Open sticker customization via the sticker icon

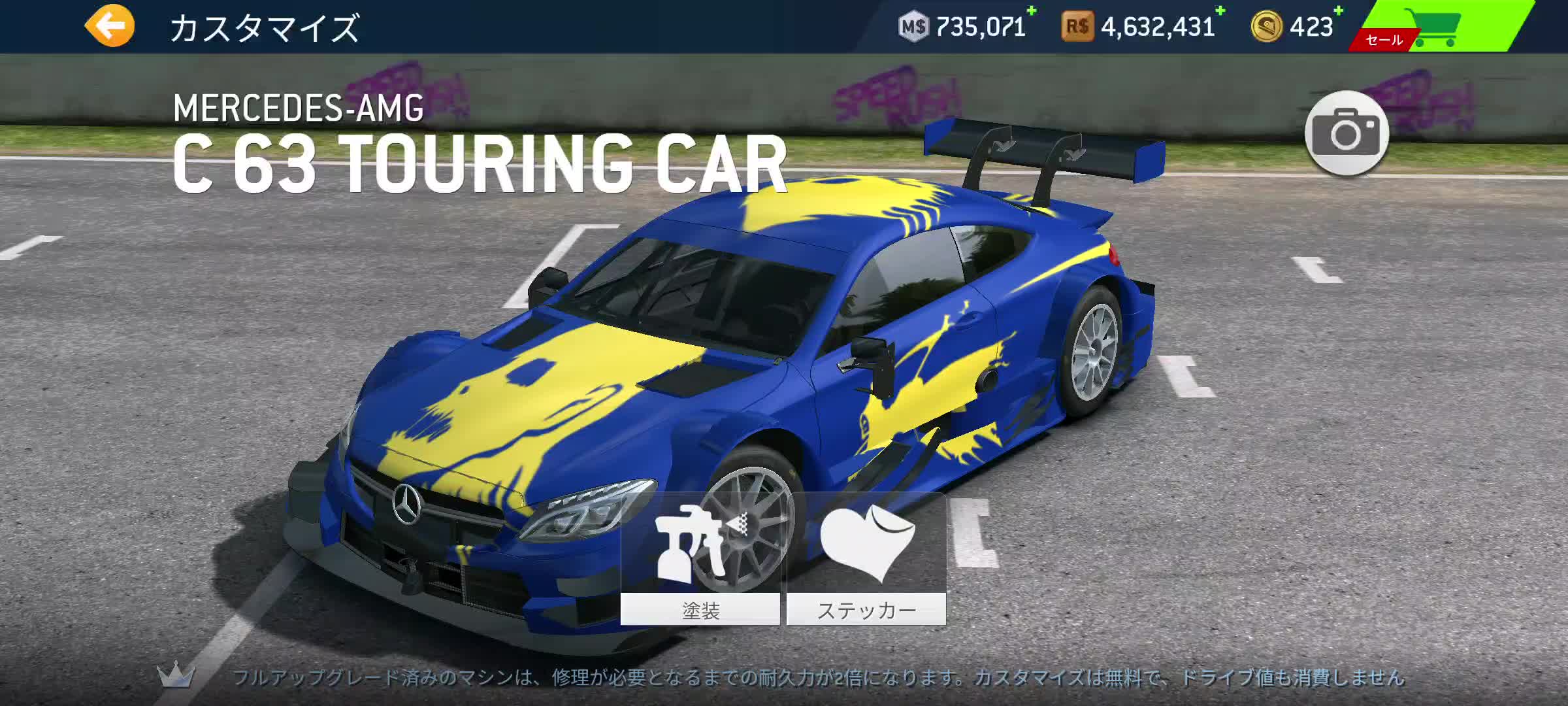[869, 543]
